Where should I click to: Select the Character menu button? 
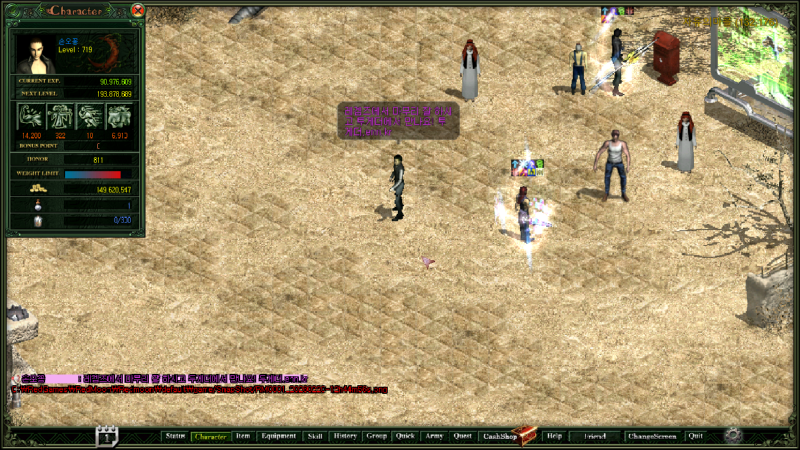[210, 437]
